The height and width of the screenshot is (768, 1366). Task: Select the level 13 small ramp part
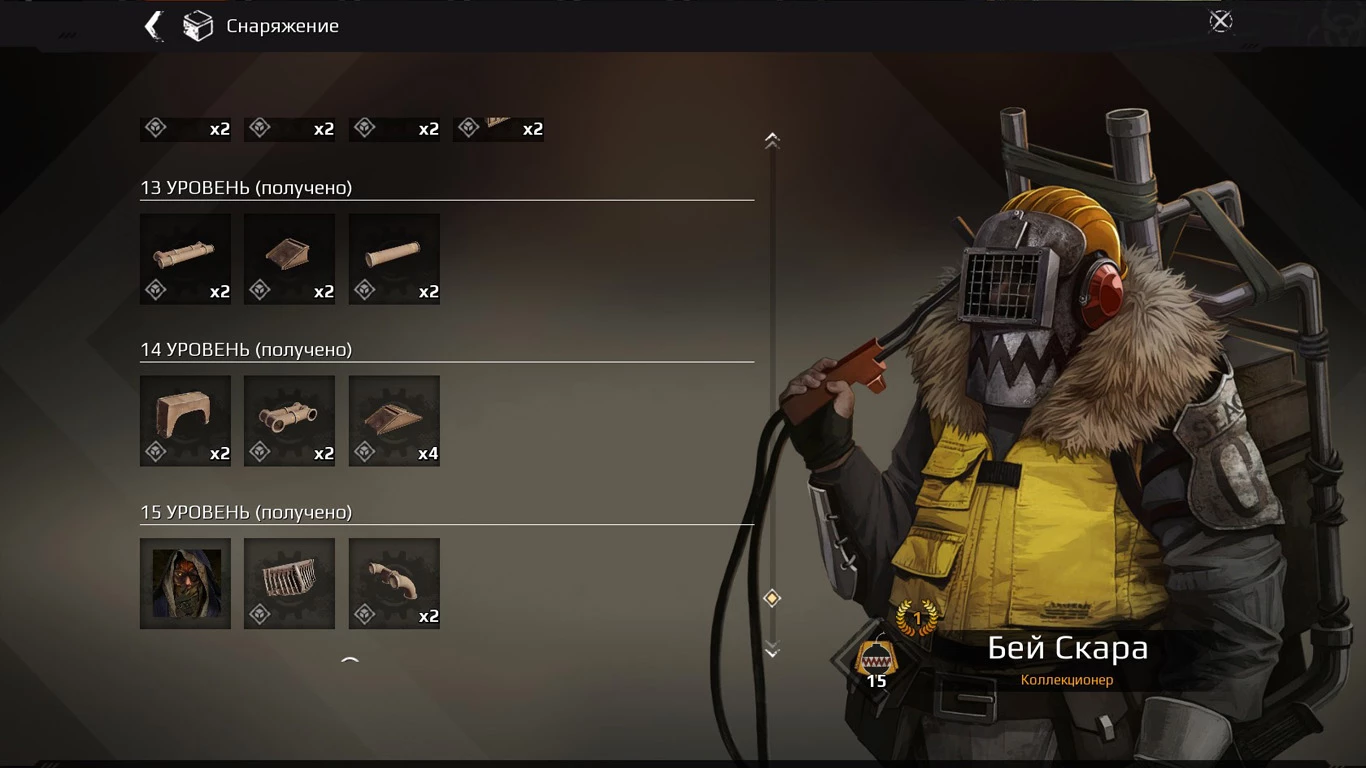[x=289, y=258]
